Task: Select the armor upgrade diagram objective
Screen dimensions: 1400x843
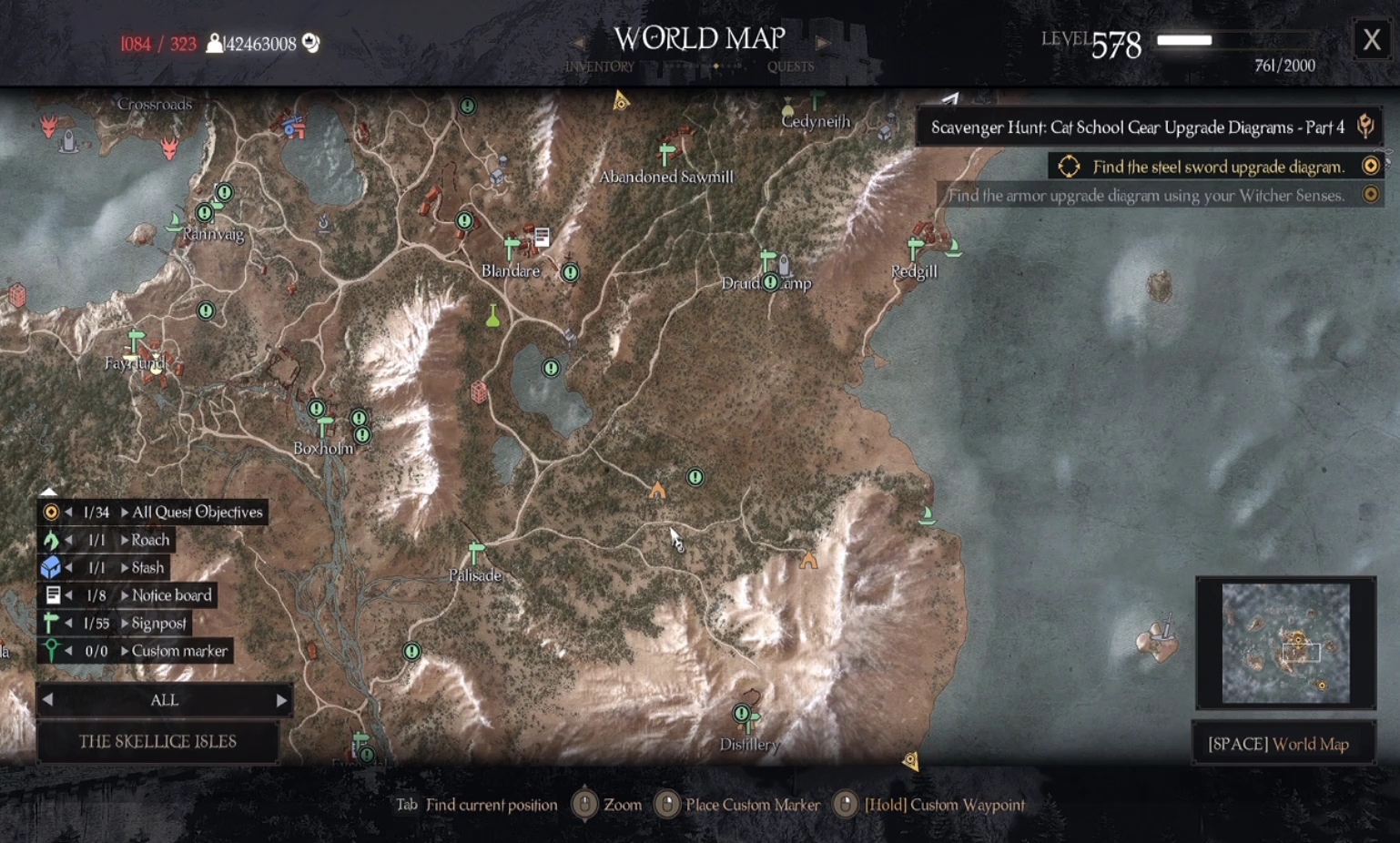Action: click(1146, 195)
